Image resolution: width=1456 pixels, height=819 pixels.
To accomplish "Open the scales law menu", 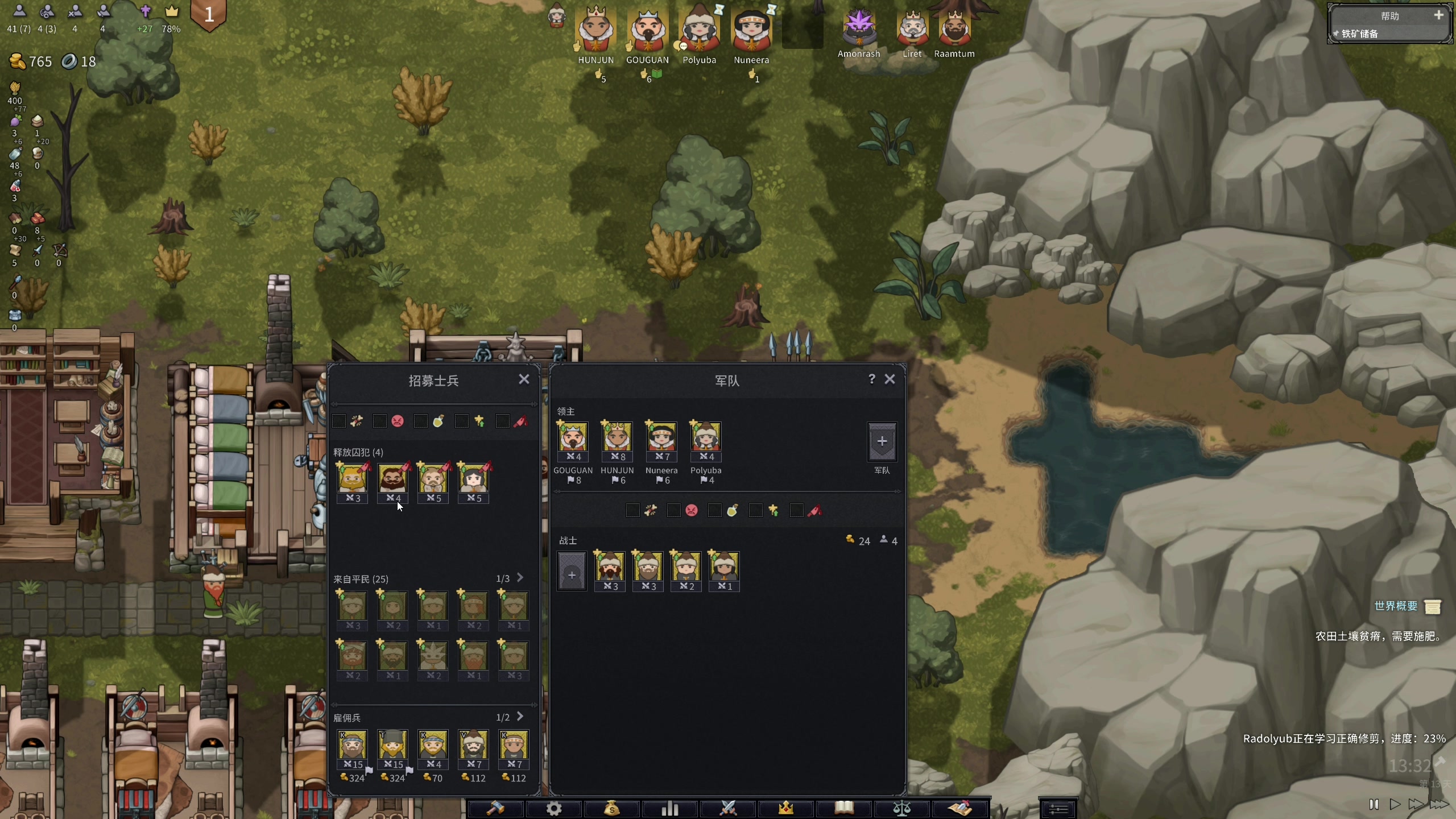I will (902, 808).
